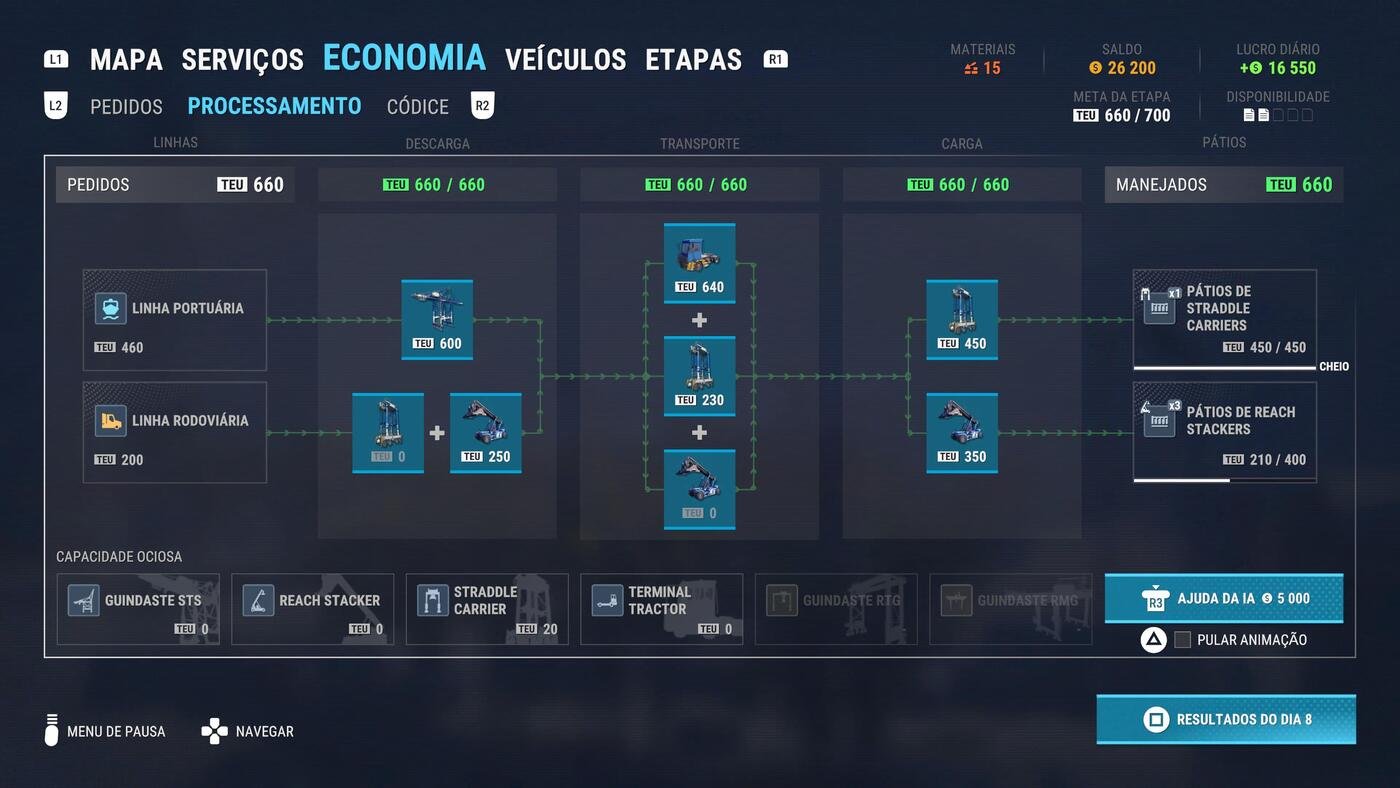Show Resultados do Dia 8

pyautogui.click(x=1226, y=719)
